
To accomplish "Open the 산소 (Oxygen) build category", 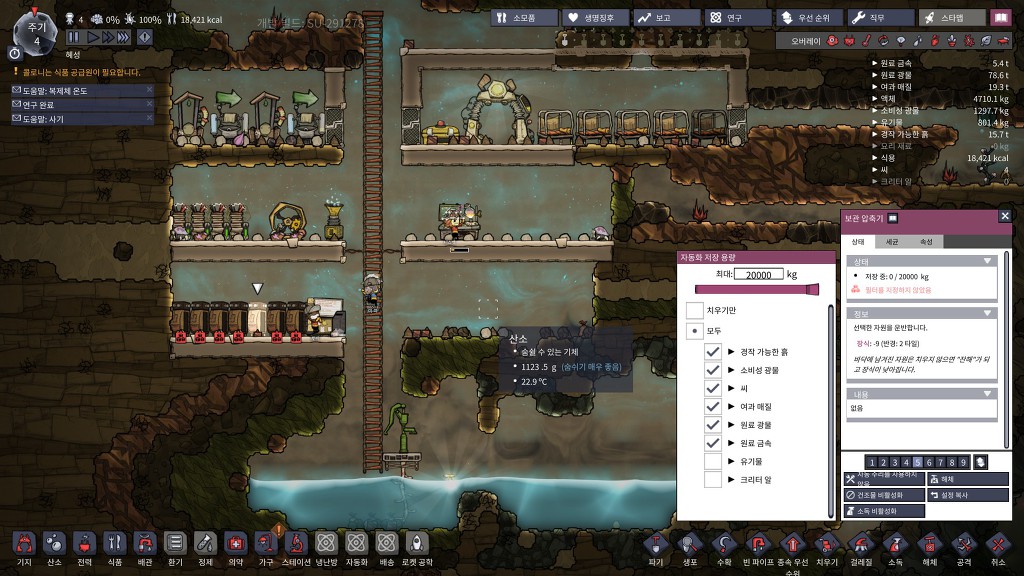I will [x=54, y=543].
